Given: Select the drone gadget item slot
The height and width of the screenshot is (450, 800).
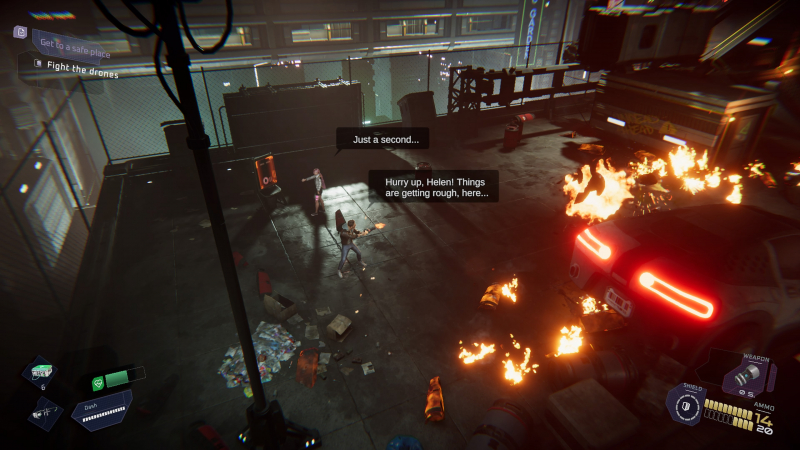Looking at the screenshot, I should click(45, 411).
